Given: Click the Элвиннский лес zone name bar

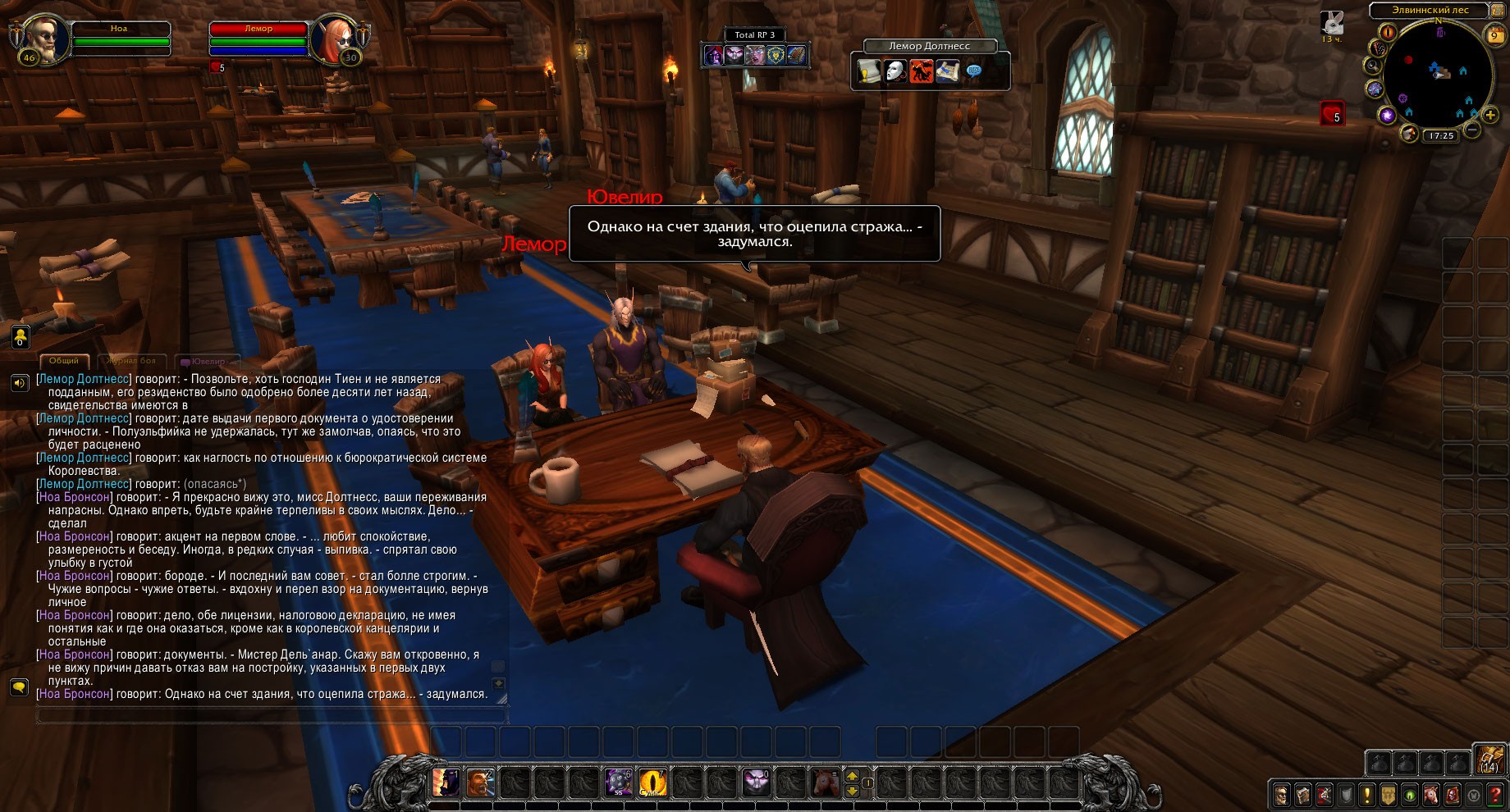Looking at the screenshot, I should point(1430,10).
